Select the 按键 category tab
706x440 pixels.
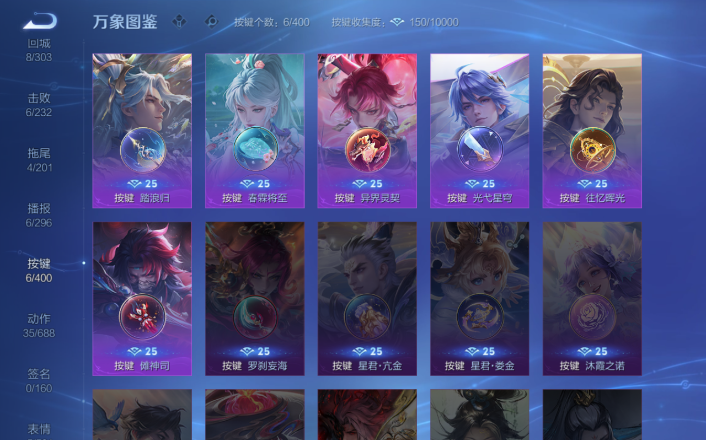coord(39,270)
